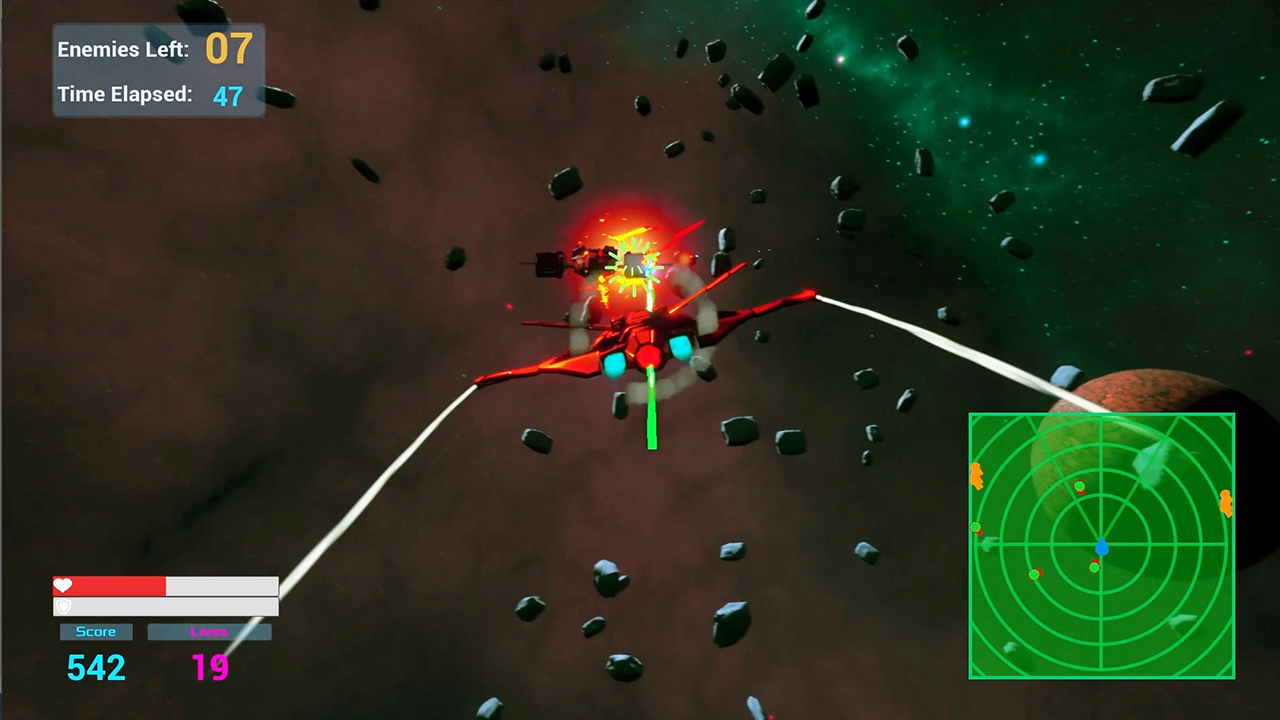Click the Enemies Left counter showing 07
The image size is (1280, 720).
coord(227,49)
